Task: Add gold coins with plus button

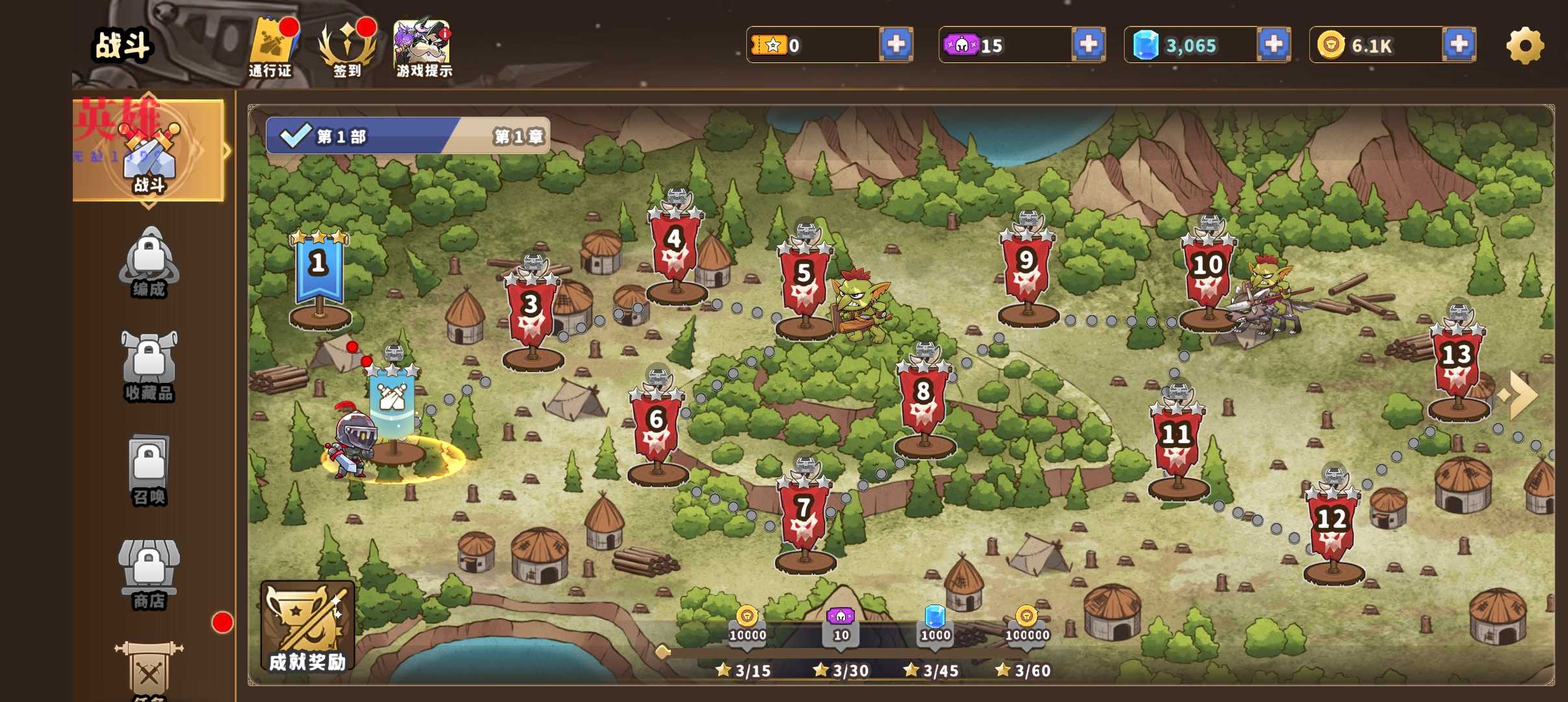Action: [x=1459, y=45]
